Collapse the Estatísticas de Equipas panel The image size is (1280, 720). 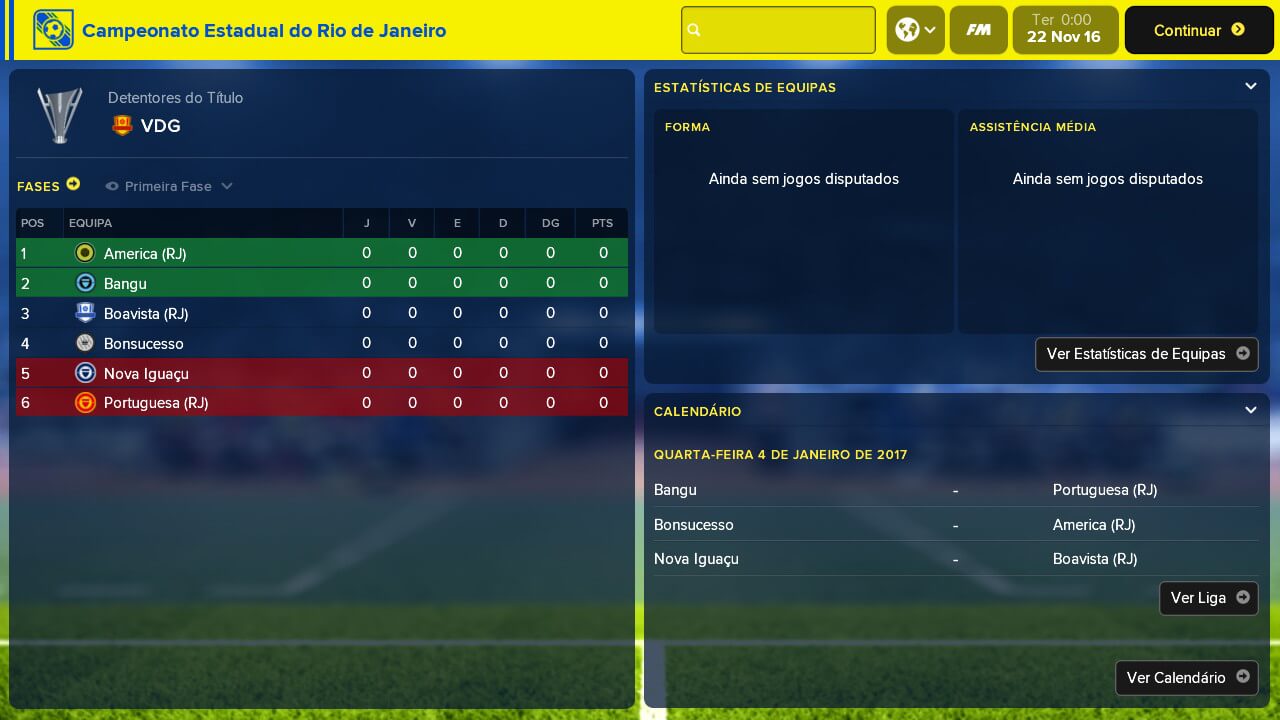(1250, 86)
